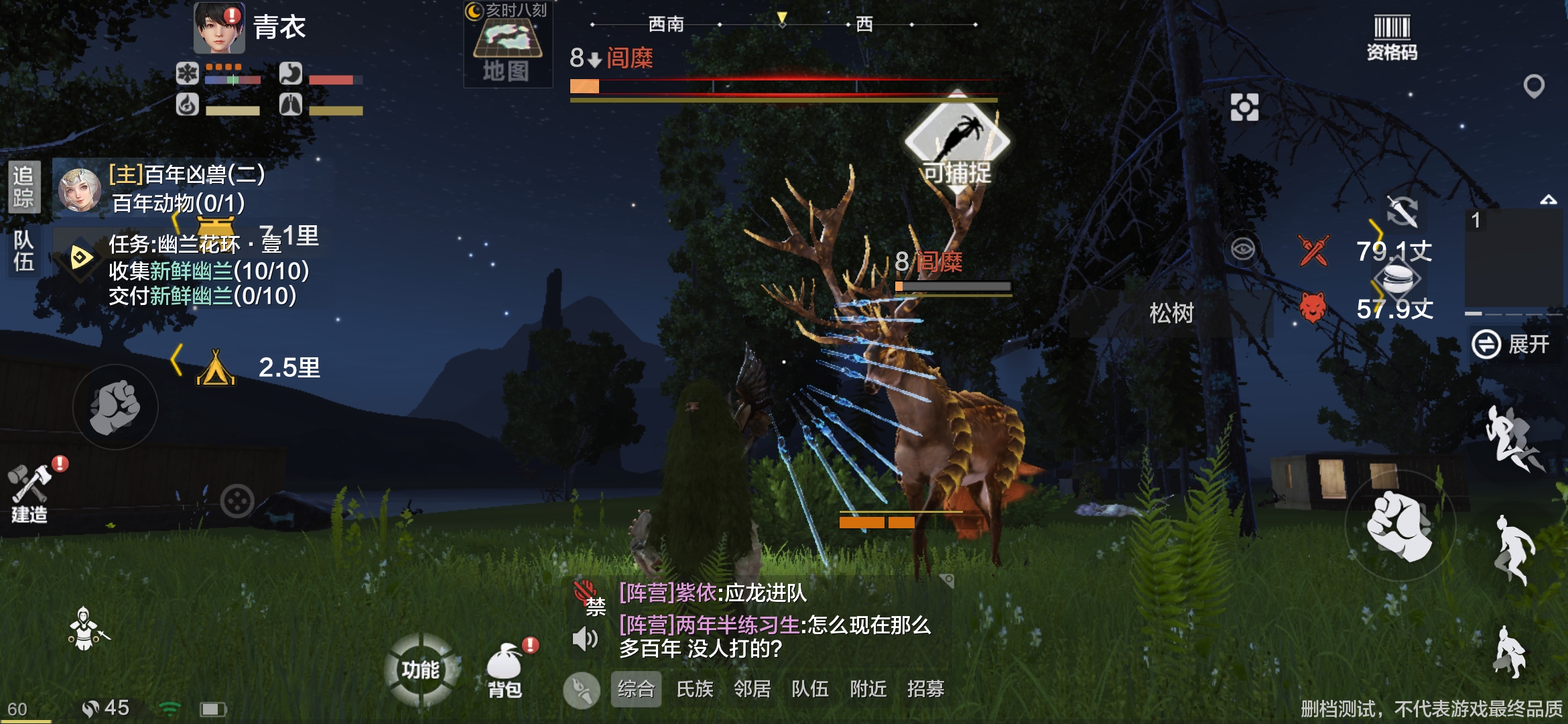Screen dimensions: 1568x724
Task: Open the 功能 function wheel
Action: coord(421,669)
